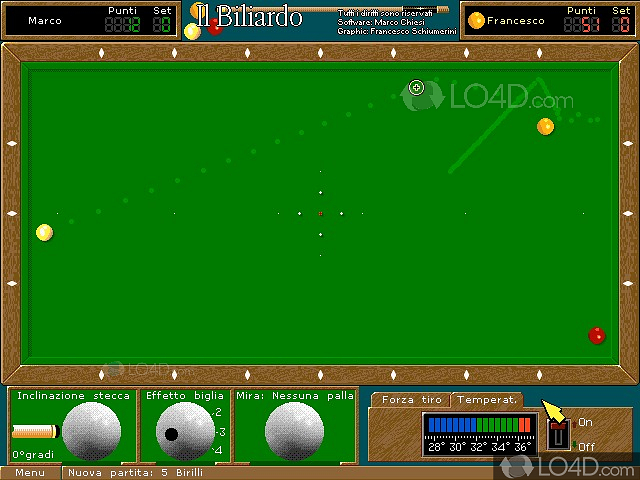The height and width of the screenshot is (480, 640).
Task: Set spin on the Effetto biglia ball
Action: 185,432
